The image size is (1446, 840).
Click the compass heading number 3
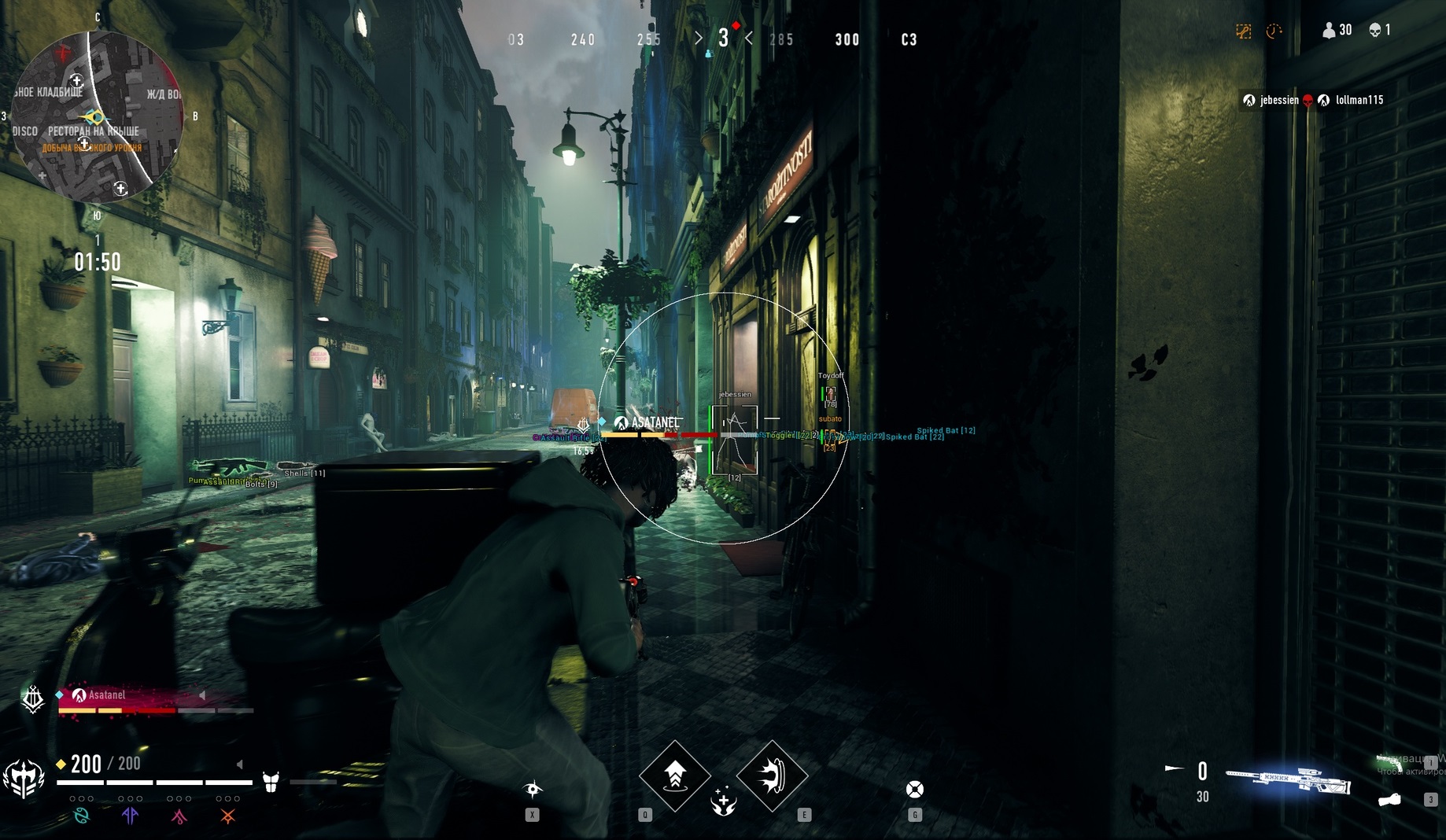coord(723,39)
